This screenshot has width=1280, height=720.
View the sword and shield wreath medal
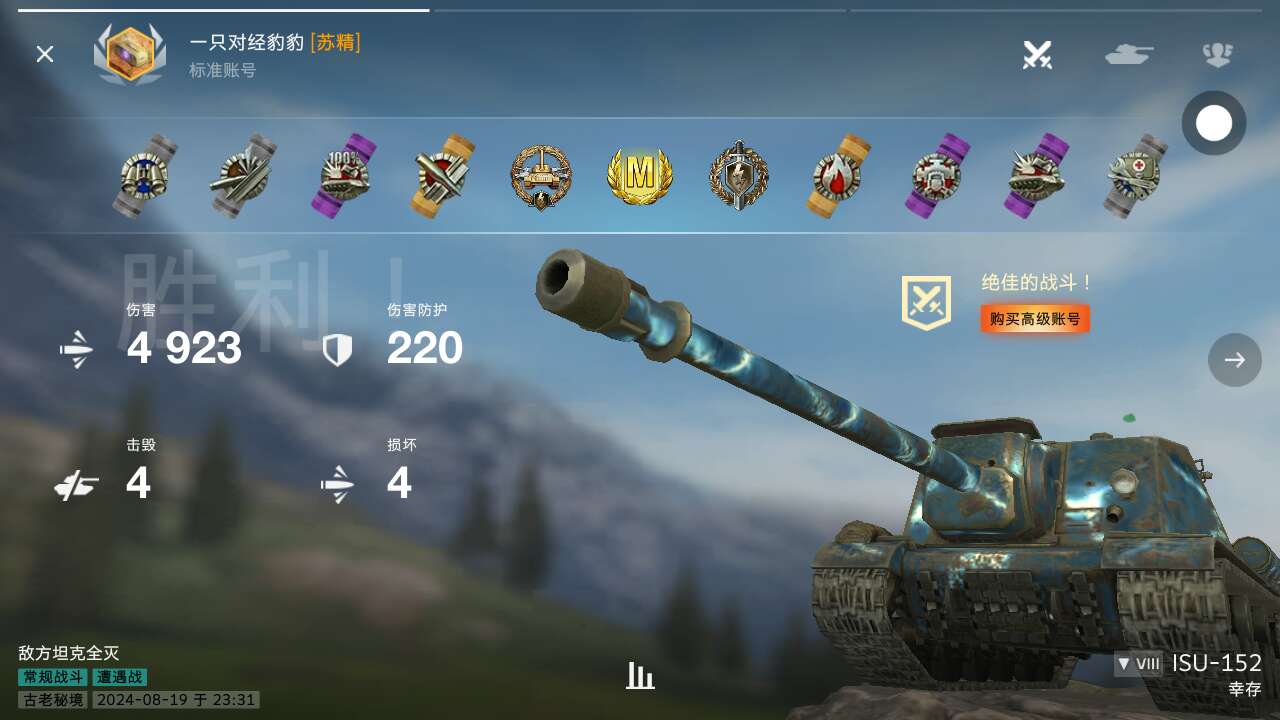[x=739, y=176]
